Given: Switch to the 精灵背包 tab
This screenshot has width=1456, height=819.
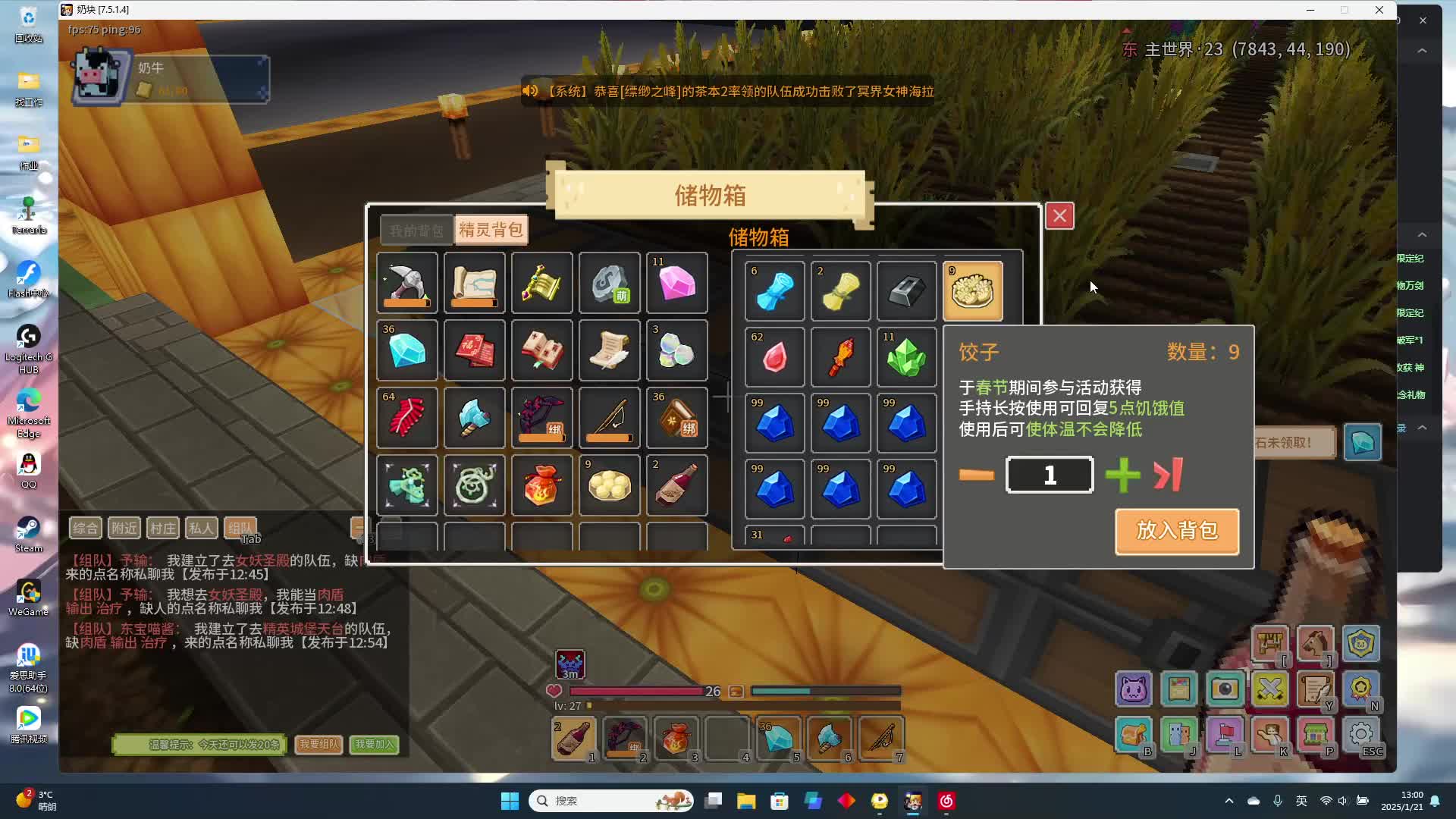Looking at the screenshot, I should [x=491, y=230].
